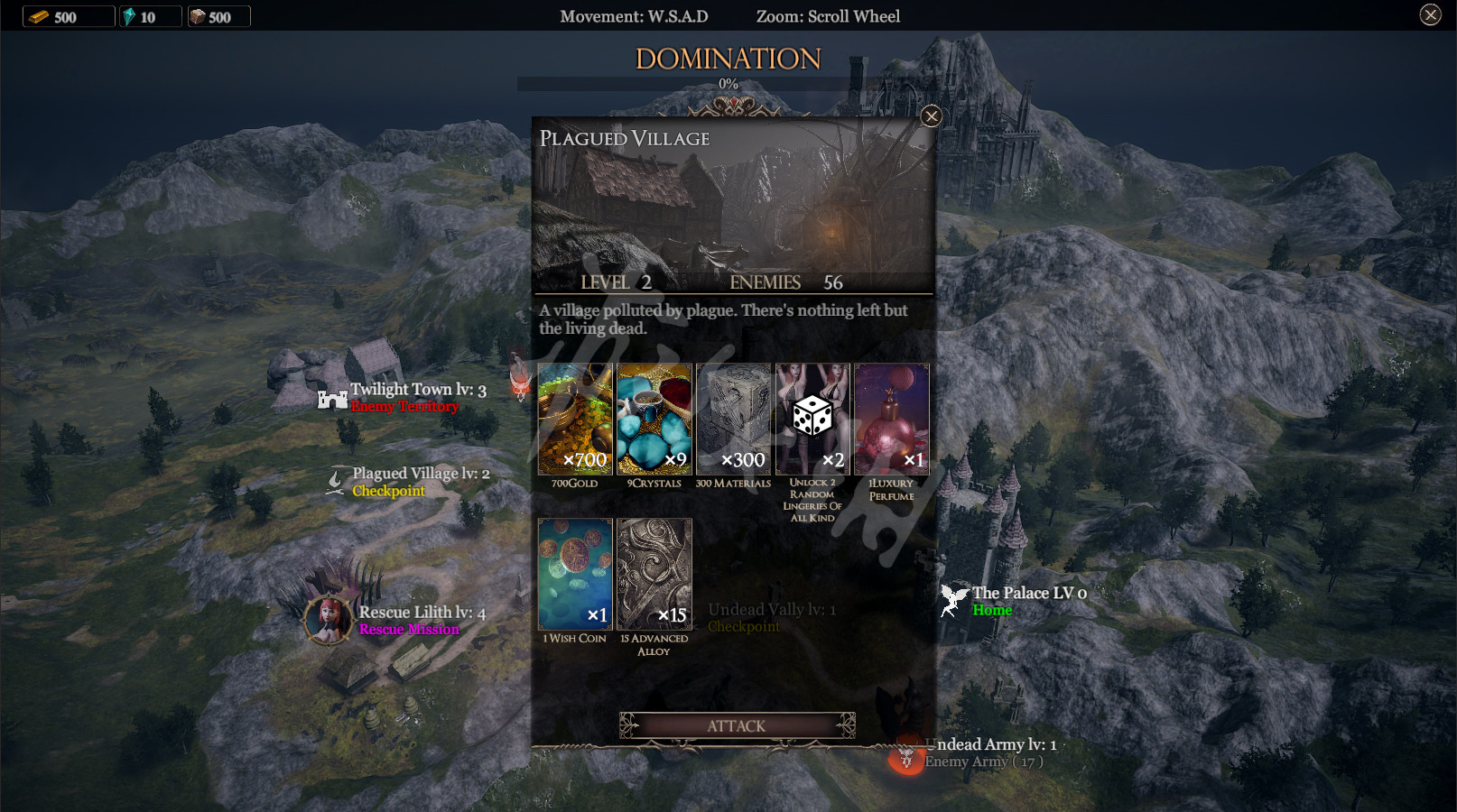
Task: Choose the Plagued Village checkpoint marker
Action: (x=336, y=482)
